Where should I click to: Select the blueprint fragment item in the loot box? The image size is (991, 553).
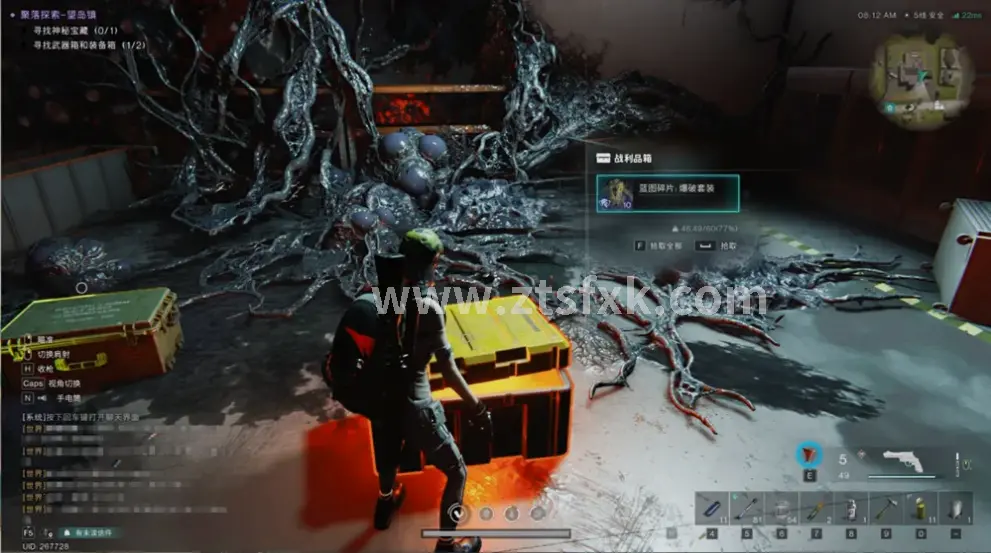point(667,192)
